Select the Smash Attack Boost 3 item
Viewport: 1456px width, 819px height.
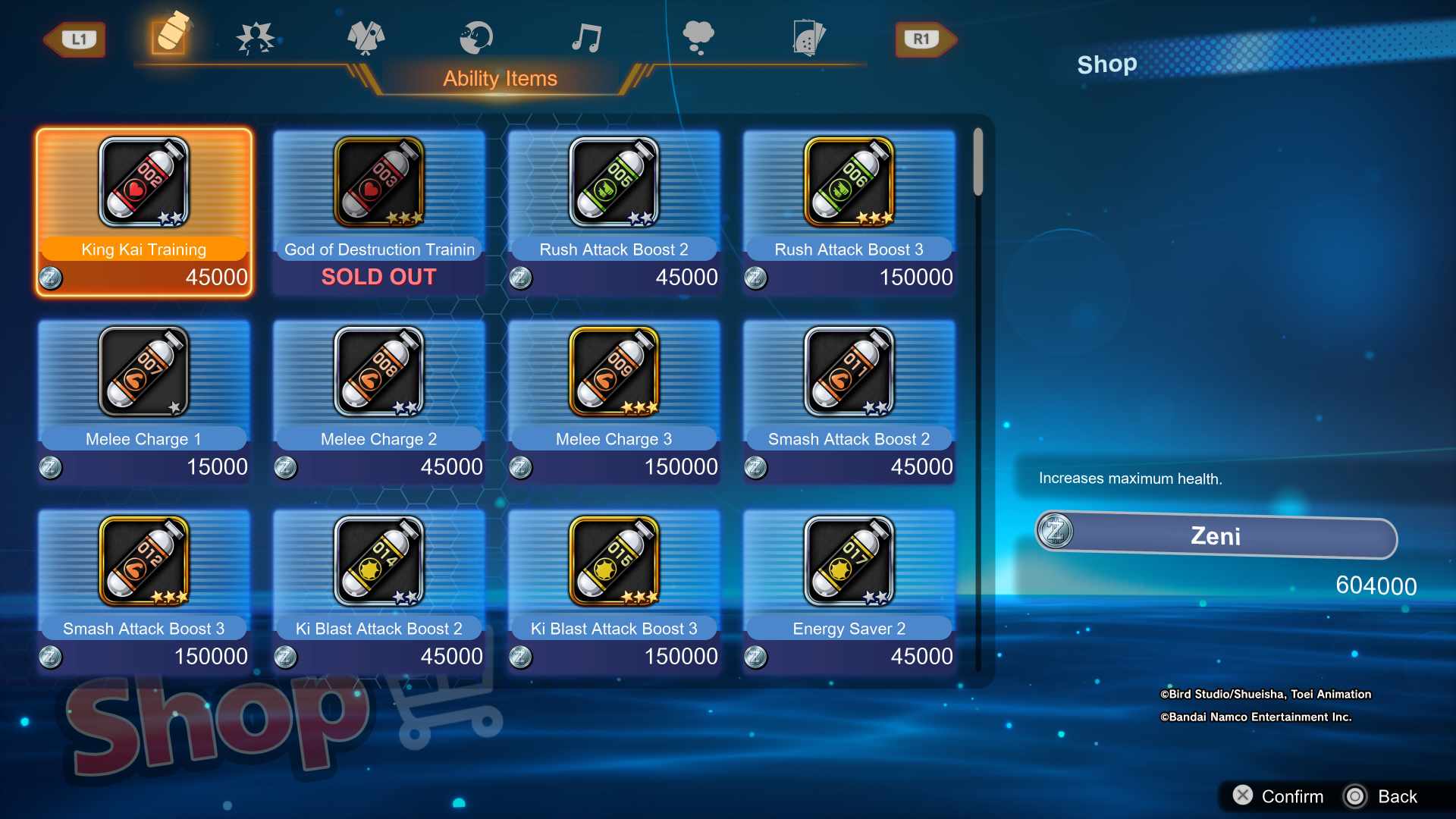pyautogui.click(x=144, y=591)
